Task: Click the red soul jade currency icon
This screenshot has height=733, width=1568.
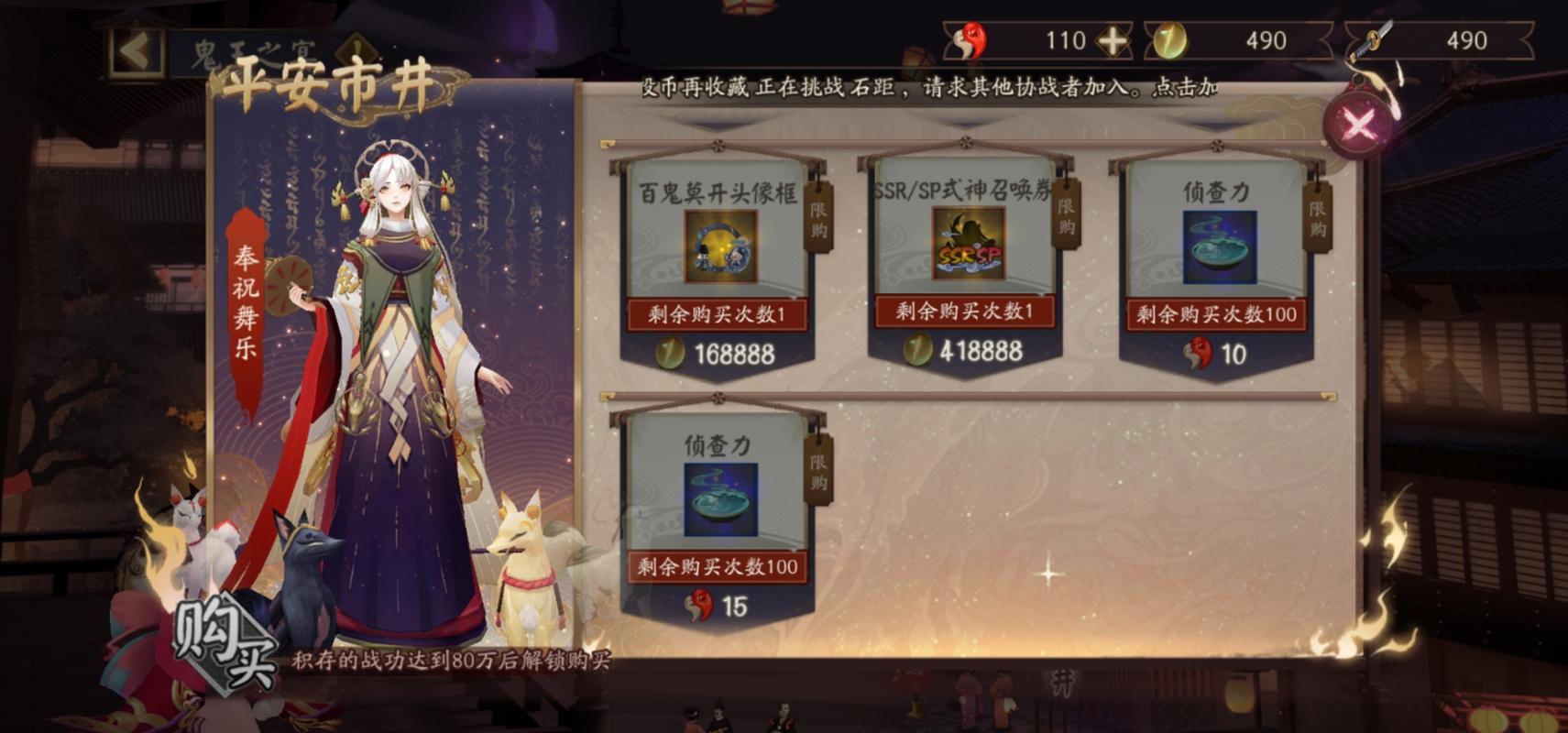Action: (x=970, y=40)
